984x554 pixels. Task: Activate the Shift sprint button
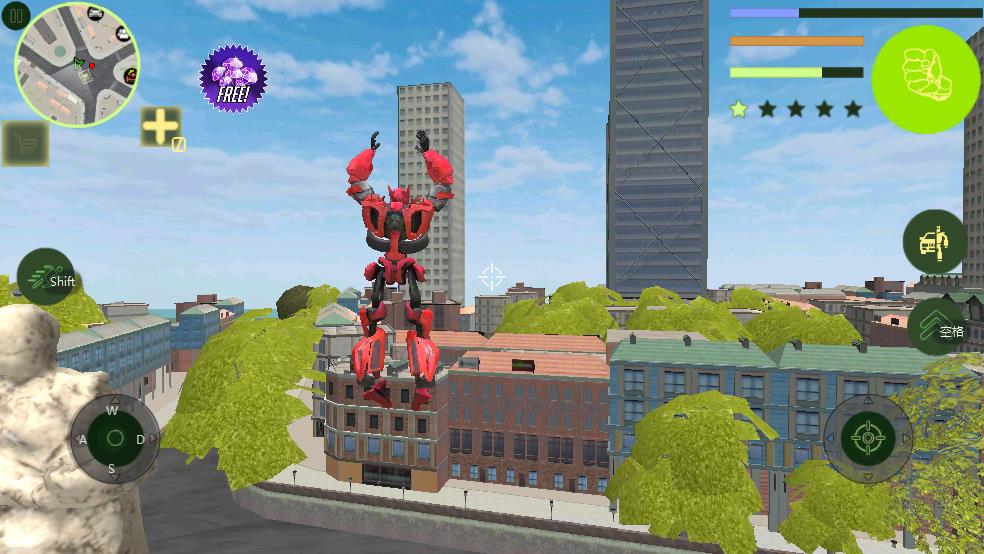pyautogui.click(x=47, y=277)
